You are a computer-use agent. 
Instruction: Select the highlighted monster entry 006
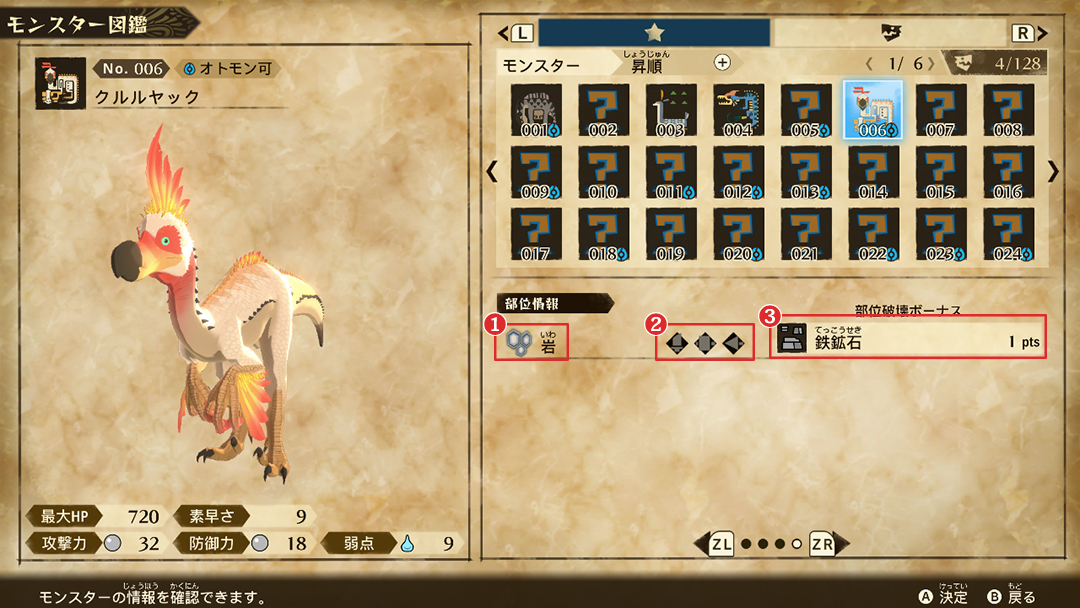872,110
